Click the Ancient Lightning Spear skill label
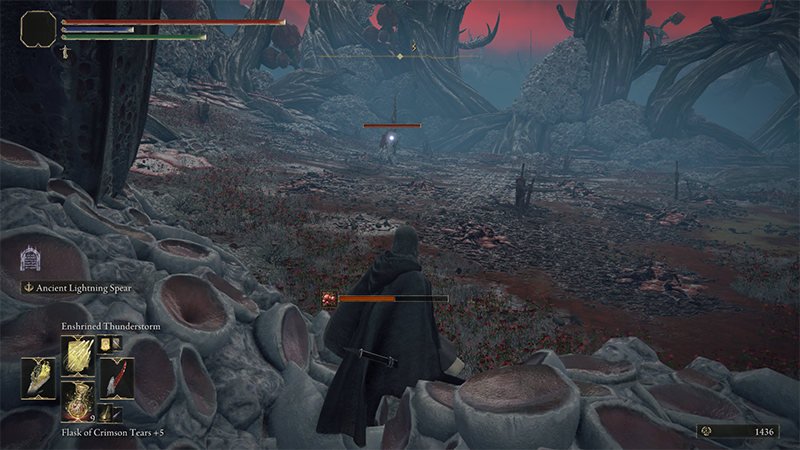The image size is (800, 450). [82, 288]
